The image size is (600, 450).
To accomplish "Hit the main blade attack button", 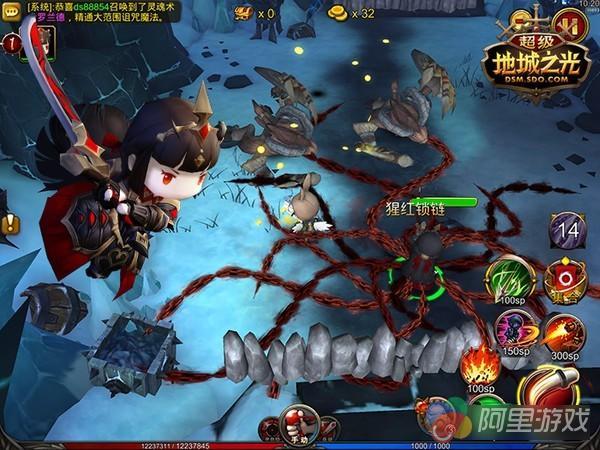I will click(548, 391).
